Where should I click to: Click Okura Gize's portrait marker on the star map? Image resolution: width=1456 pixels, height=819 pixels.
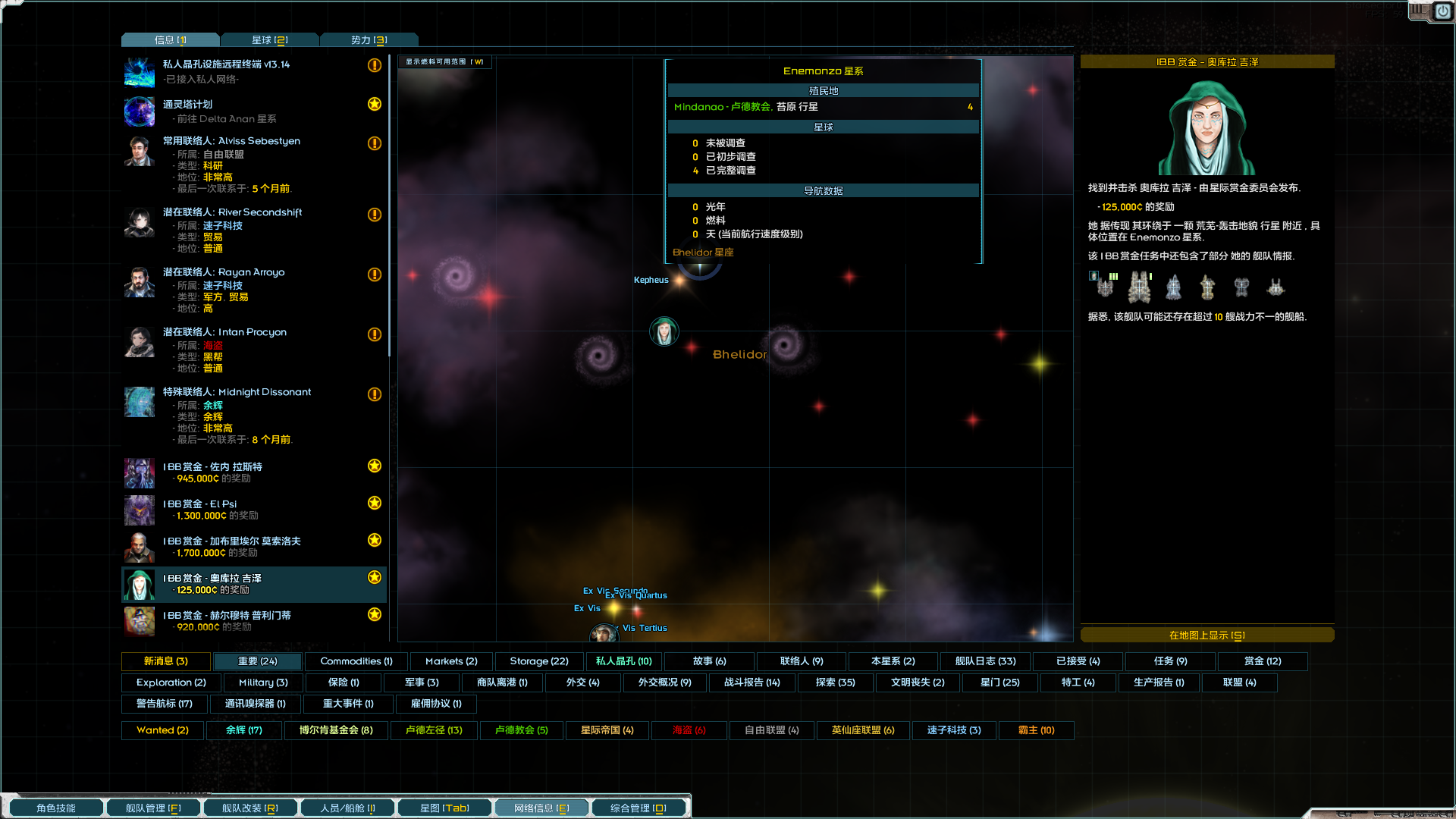click(x=664, y=331)
